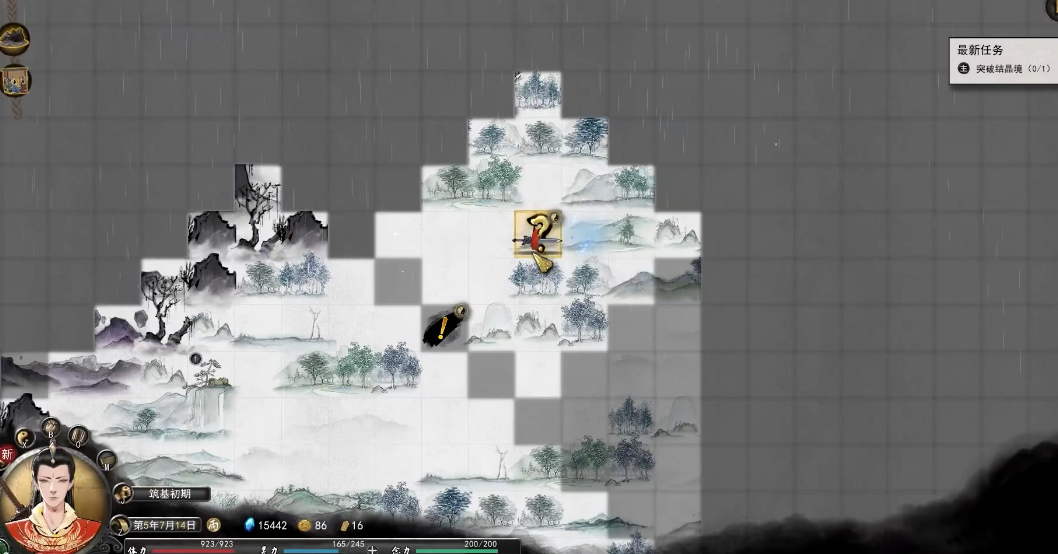Open the mountain map icon
The height and width of the screenshot is (554, 1058).
[x=14, y=39]
